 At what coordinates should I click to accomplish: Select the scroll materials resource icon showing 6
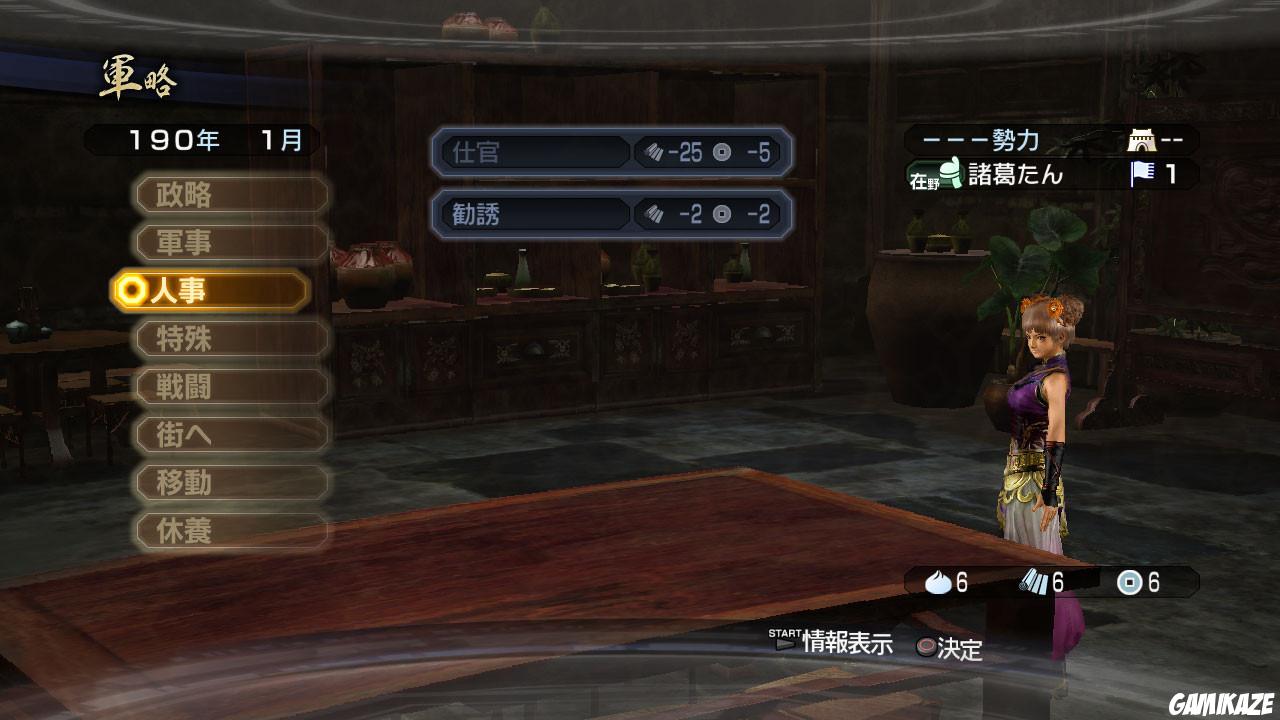[1033, 582]
